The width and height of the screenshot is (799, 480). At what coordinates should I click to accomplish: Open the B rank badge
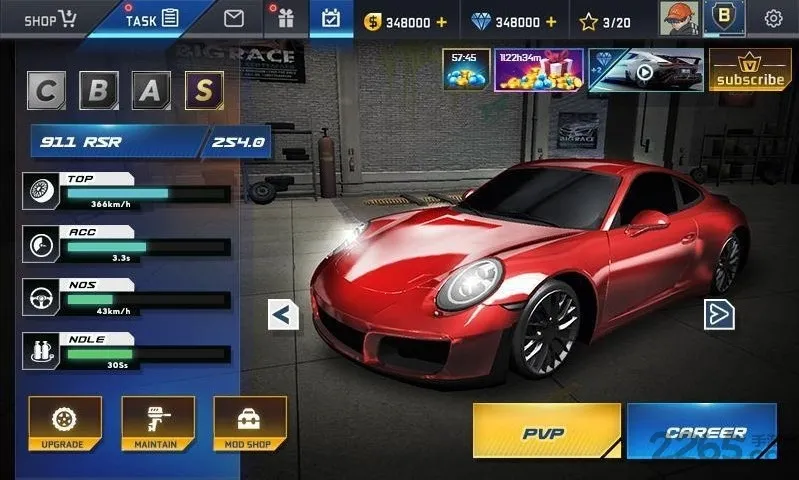click(724, 18)
